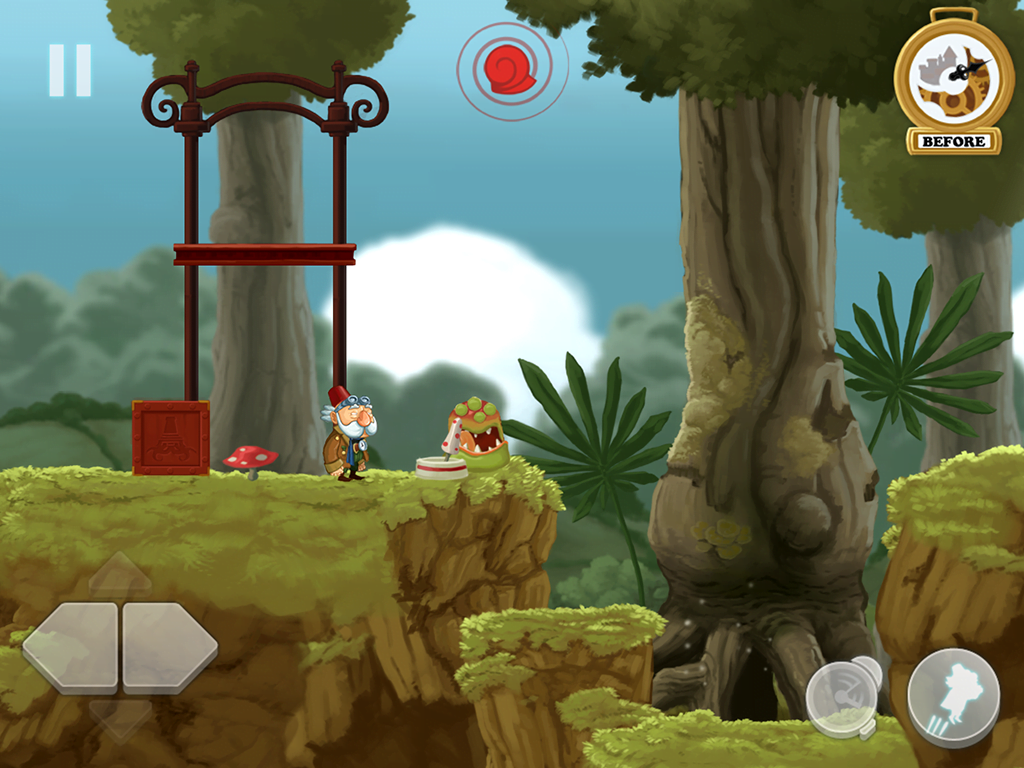The height and width of the screenshot is (768, 1024).
Task: Tap the red snail icon
Action: (x=511, y=69)
